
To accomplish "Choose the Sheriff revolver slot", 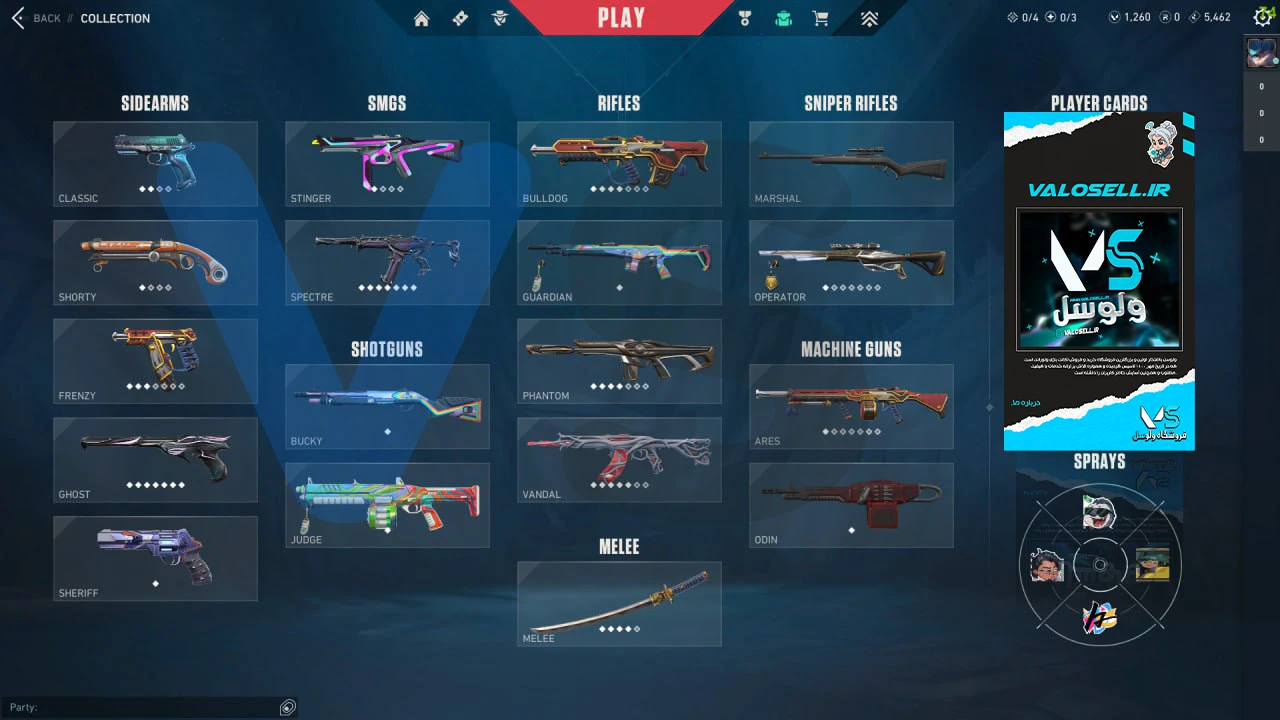I will coord(155,558).
